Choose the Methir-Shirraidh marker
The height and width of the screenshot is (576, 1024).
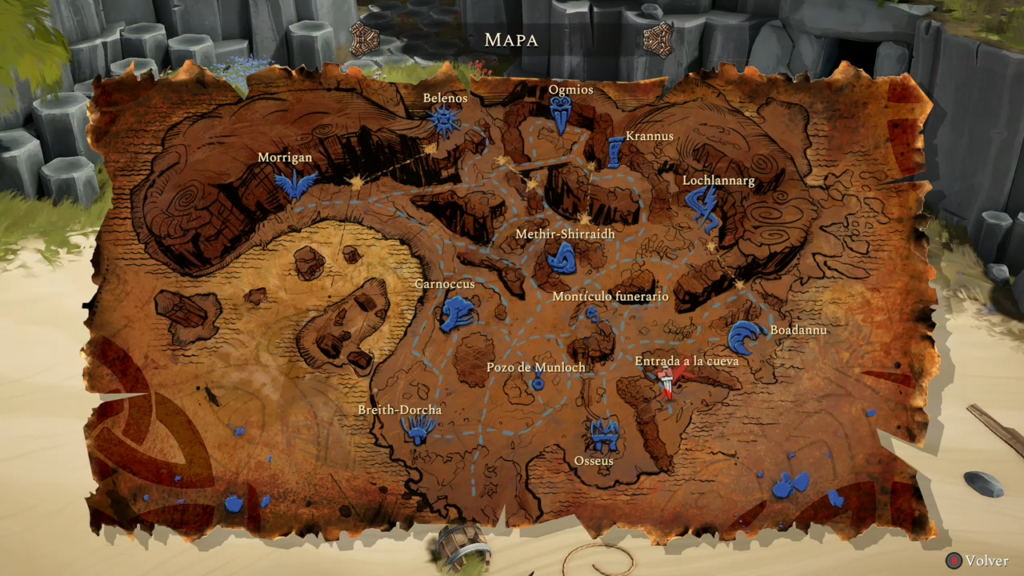[561, 259]
